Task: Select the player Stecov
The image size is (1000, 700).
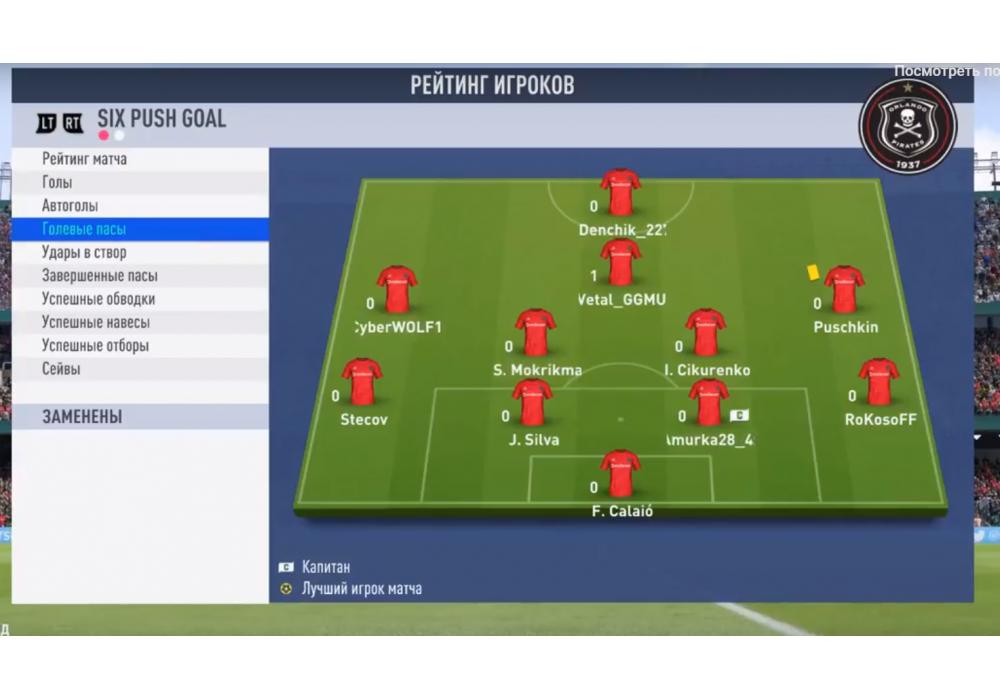Action: 362,382
